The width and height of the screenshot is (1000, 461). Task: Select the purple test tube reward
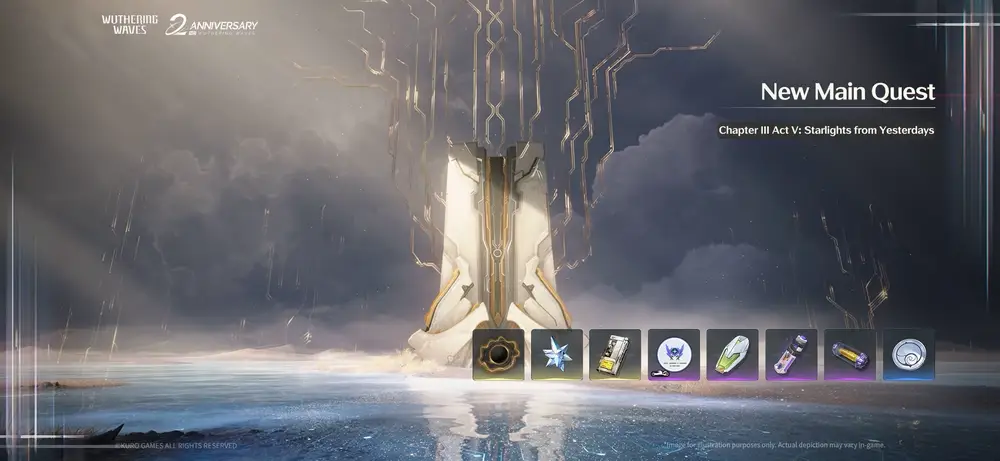pyautogui.click(x=791, y=354)
